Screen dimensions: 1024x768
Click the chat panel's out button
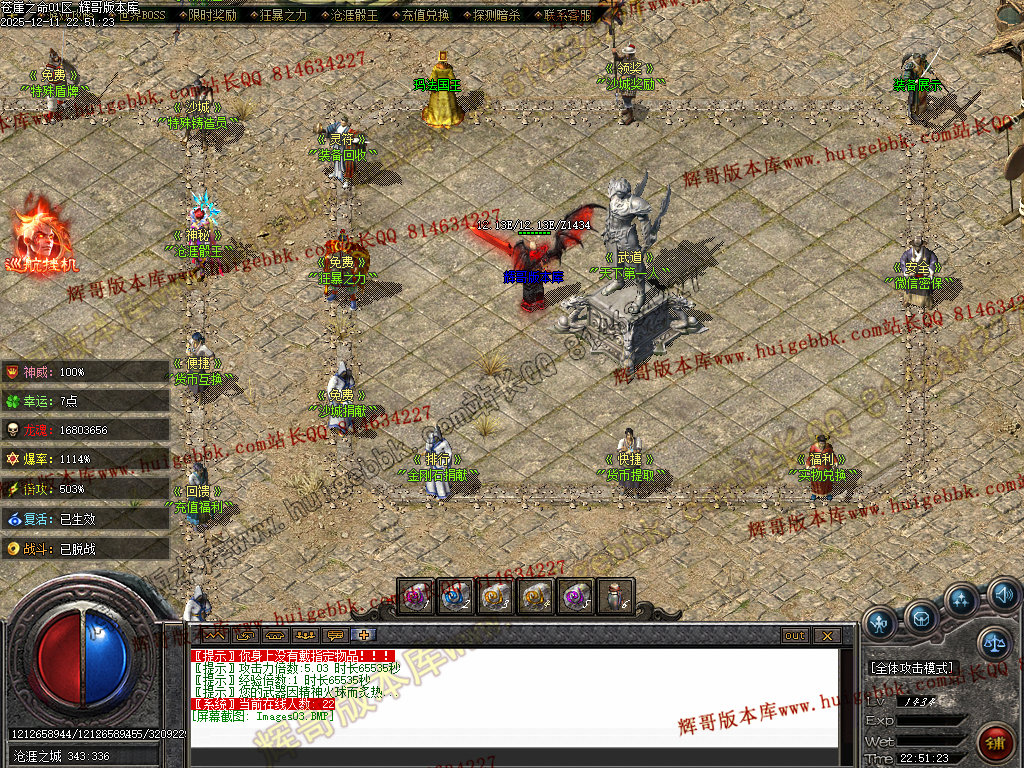(794, 636)
